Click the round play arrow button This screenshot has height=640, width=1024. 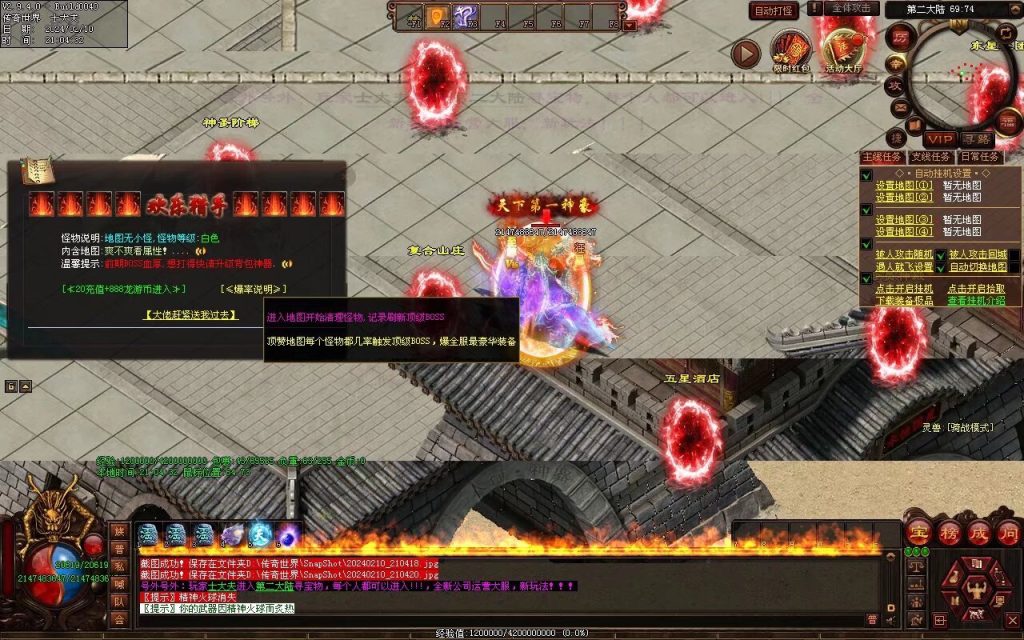746,53
